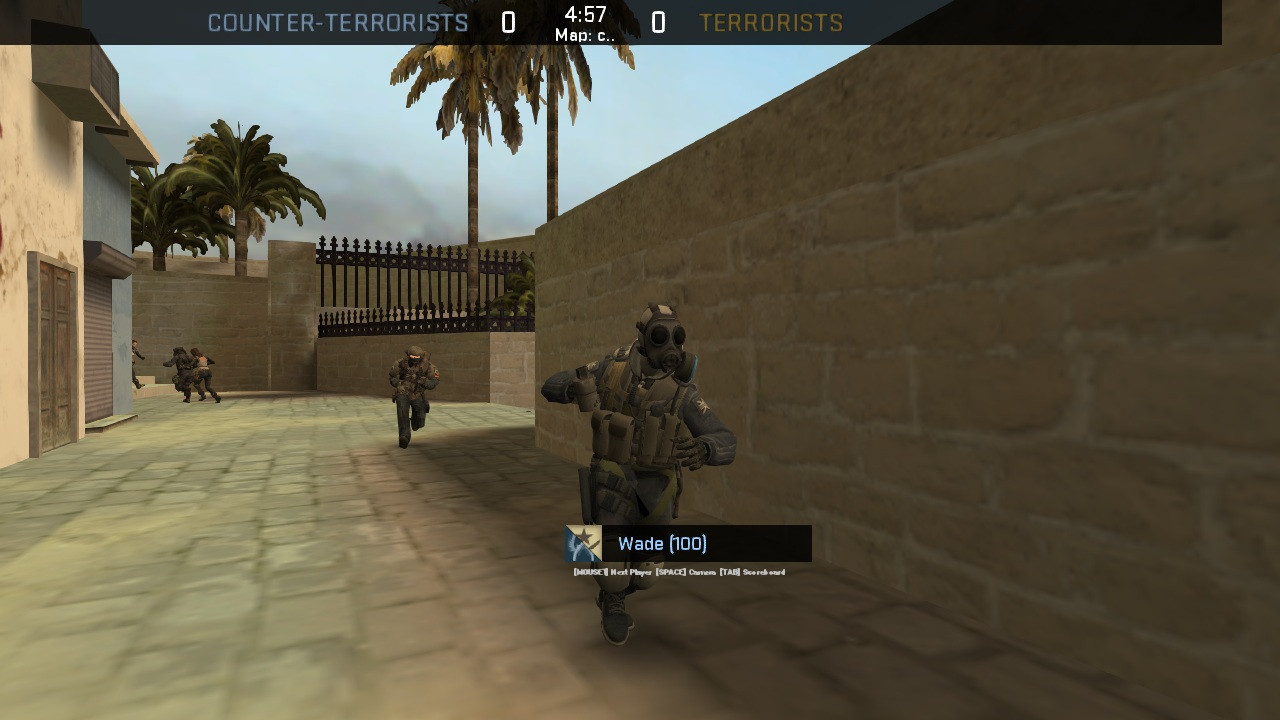Click the CT score number zero
The height and width of the screenshot is (720, 1280).
[509, 22]
